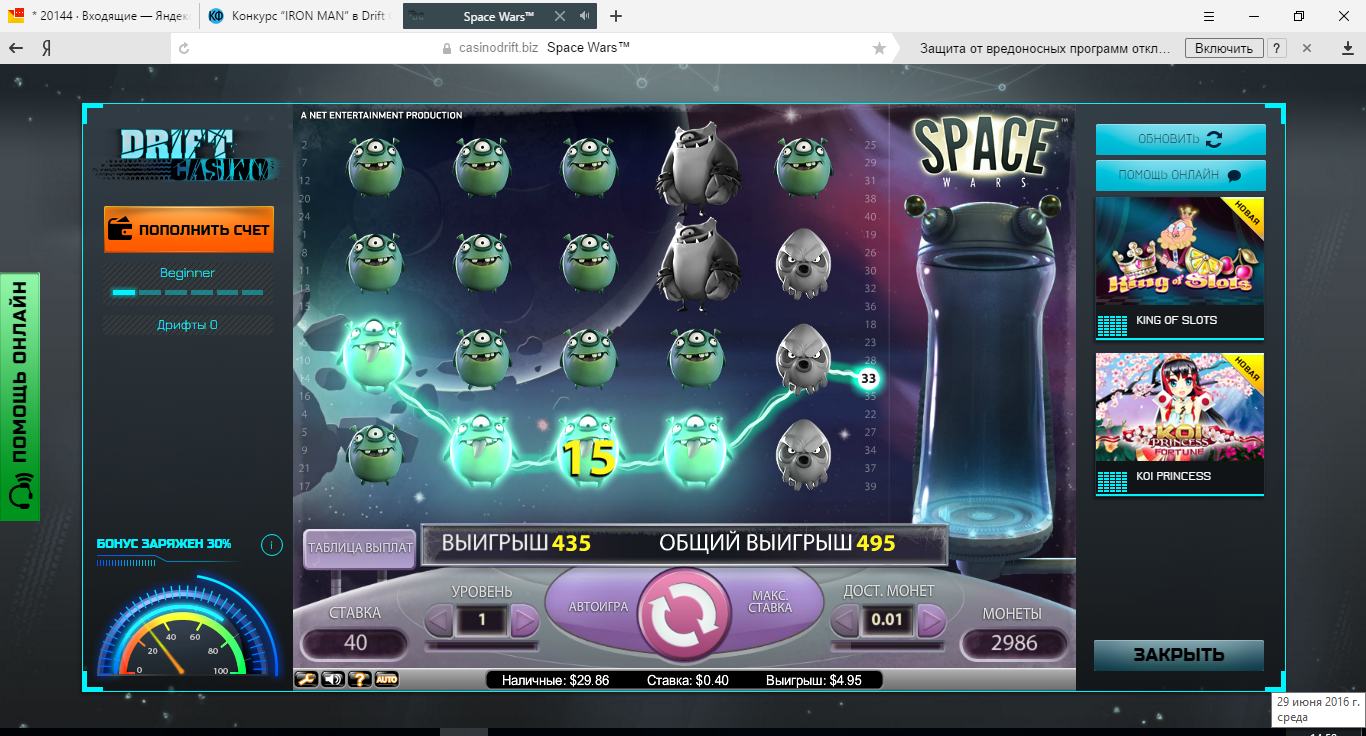The height and width of the screenshot is (736, 1366).
Task: Refresh the game with ОБНОВИТЬ
Action: [1180, 139]
